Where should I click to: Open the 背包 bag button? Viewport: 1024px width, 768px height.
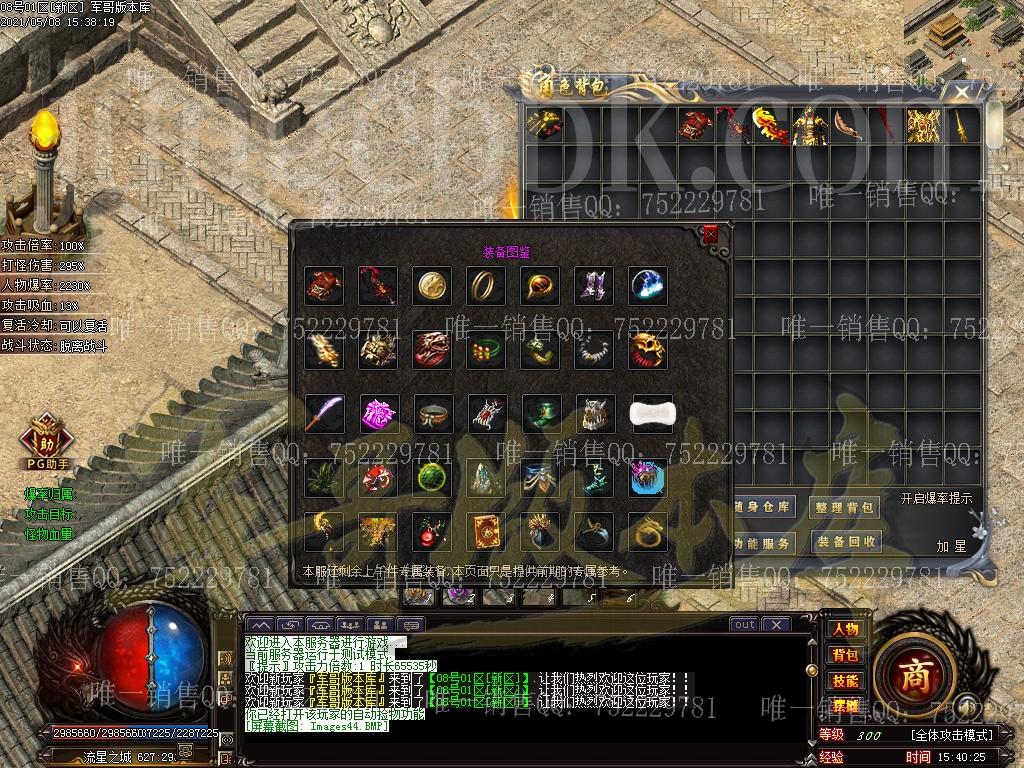(x=844, y=655)
